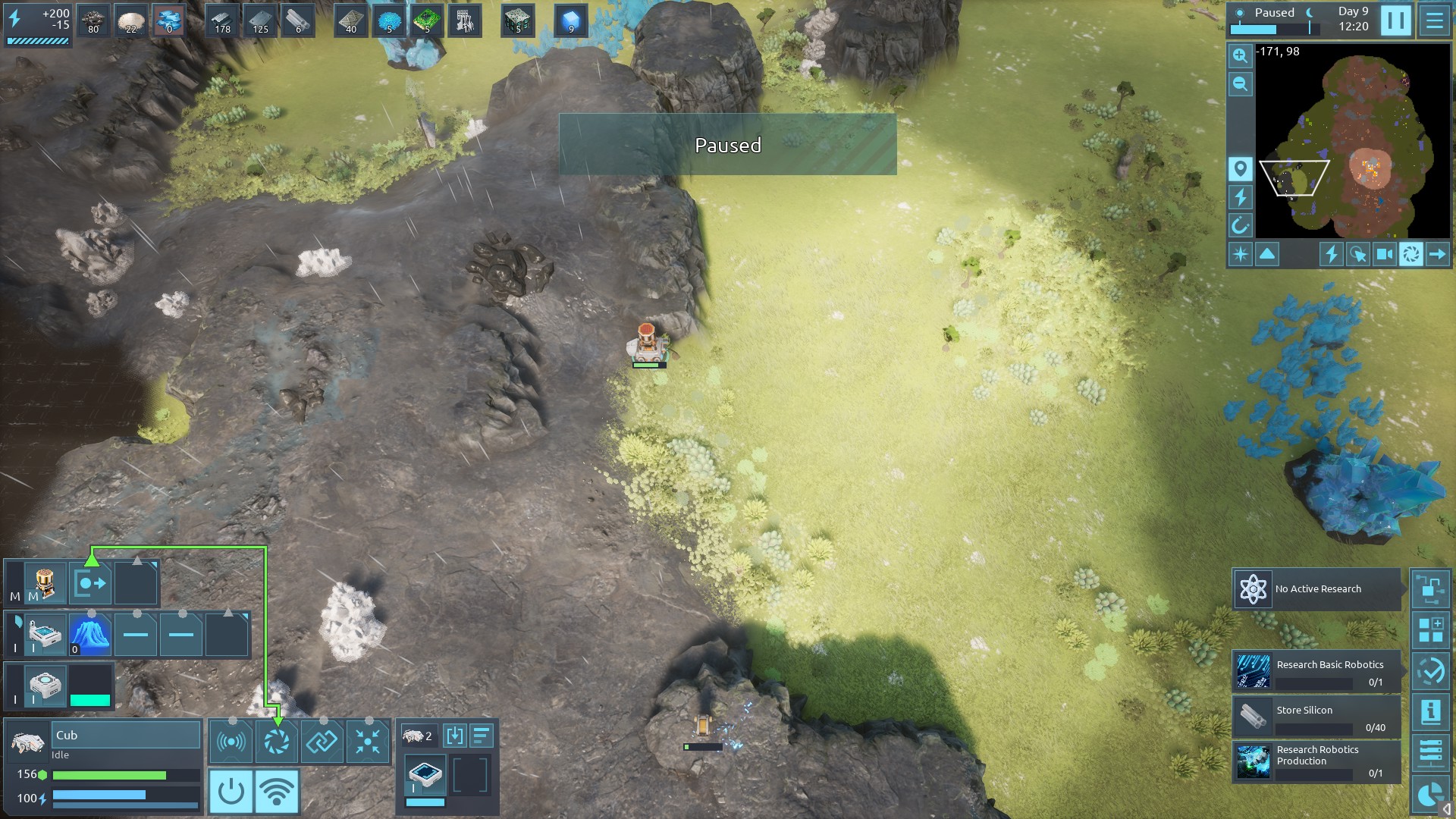The image size is (1456, 819).
Task: Open the info book codex button
Action: click(1430, 711)
